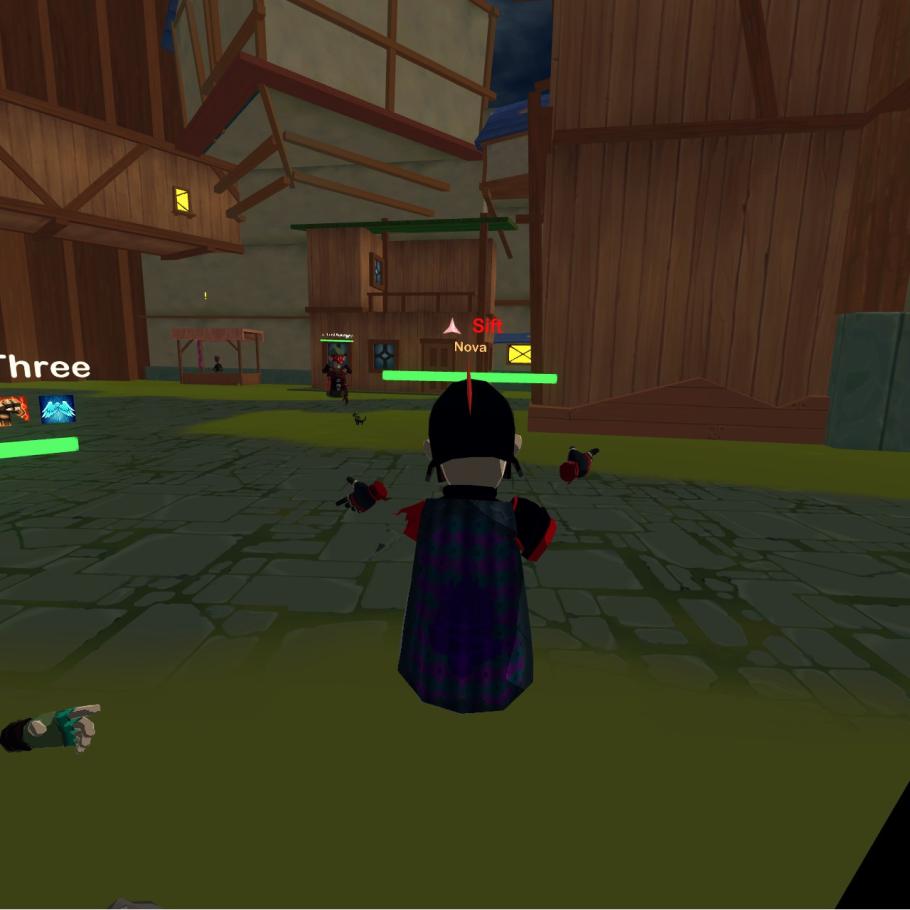Select the blue wings buff icon

pyautogui.click(x=57, y=409)
